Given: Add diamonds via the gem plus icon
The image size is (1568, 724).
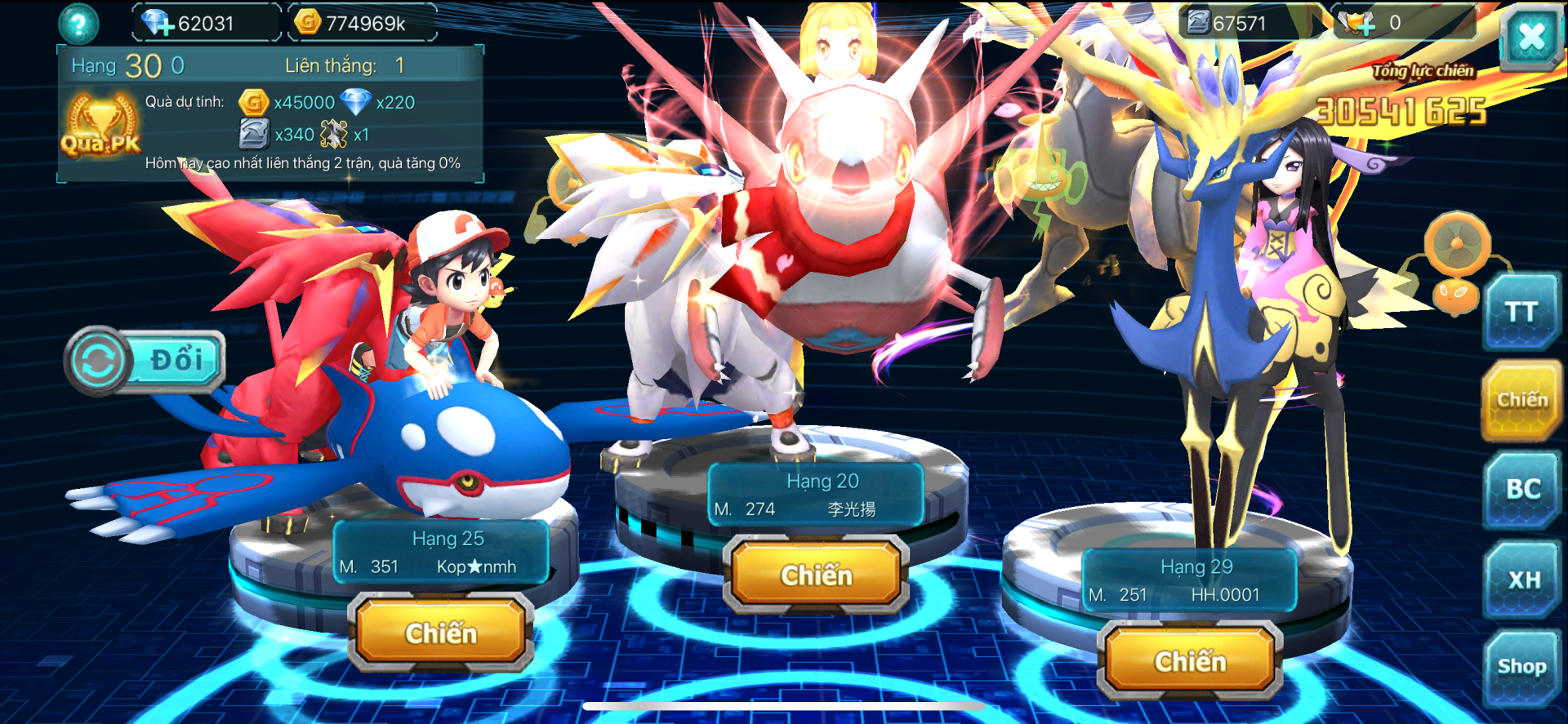Looking at the screenshot, I should [x=157, y=23].
